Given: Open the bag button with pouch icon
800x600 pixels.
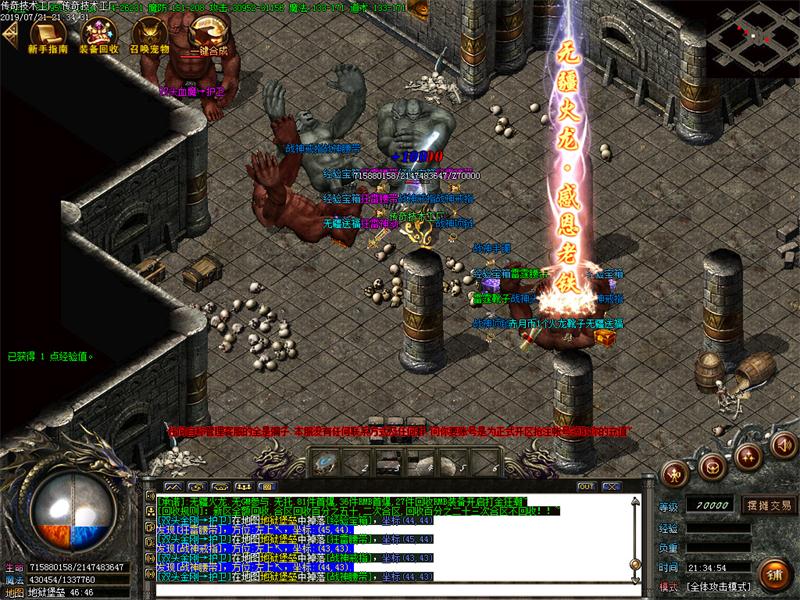Looking at the screenshot, I should click(x=712, y=465).
